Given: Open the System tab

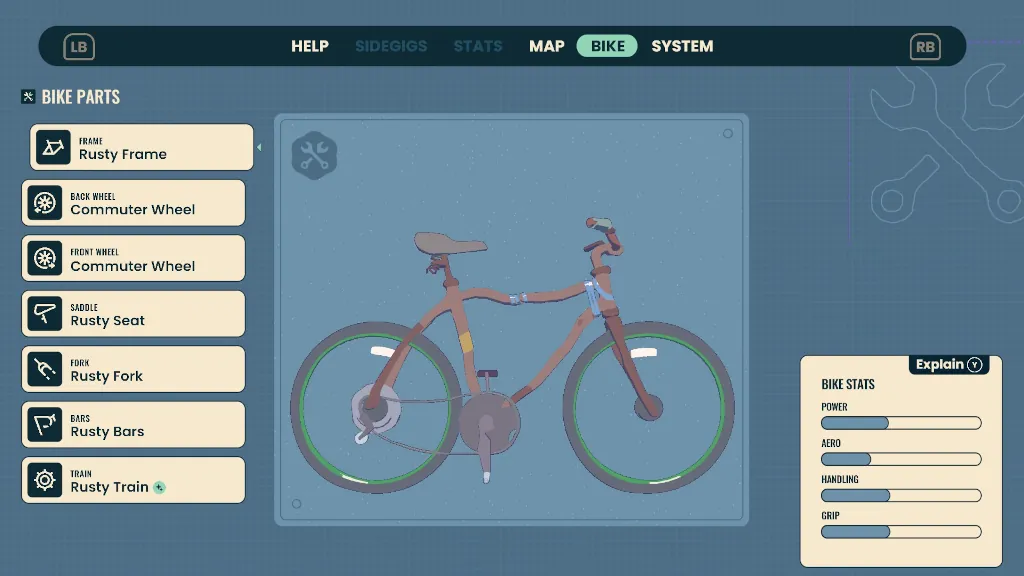Looking at the screenshot, I should tap(682, 46).
